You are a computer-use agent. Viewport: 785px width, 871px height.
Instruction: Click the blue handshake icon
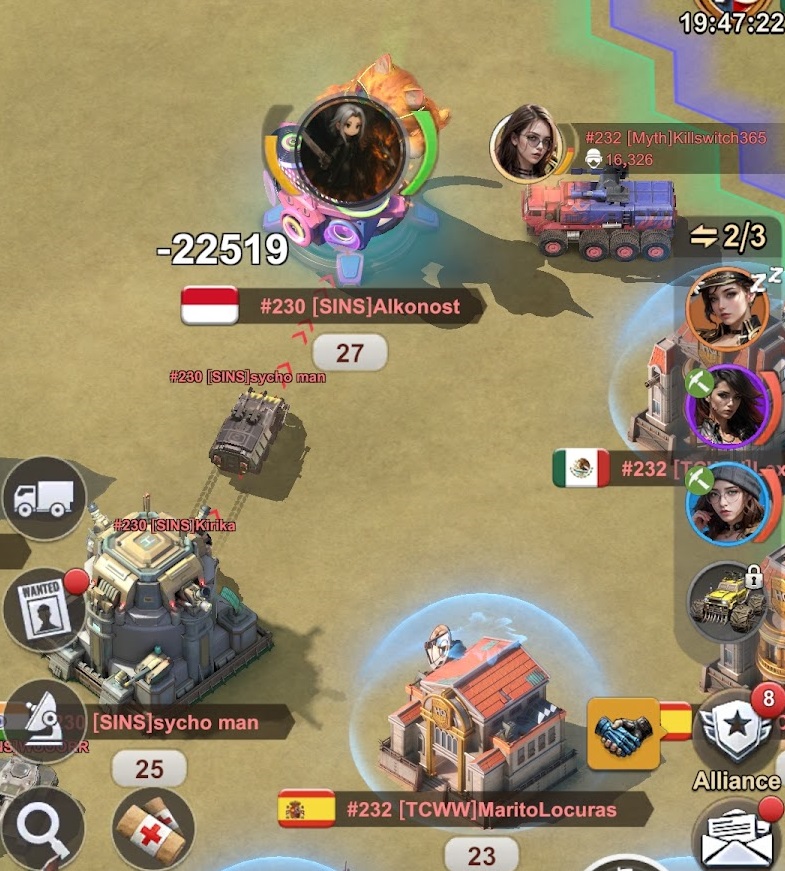coord(622,733)
